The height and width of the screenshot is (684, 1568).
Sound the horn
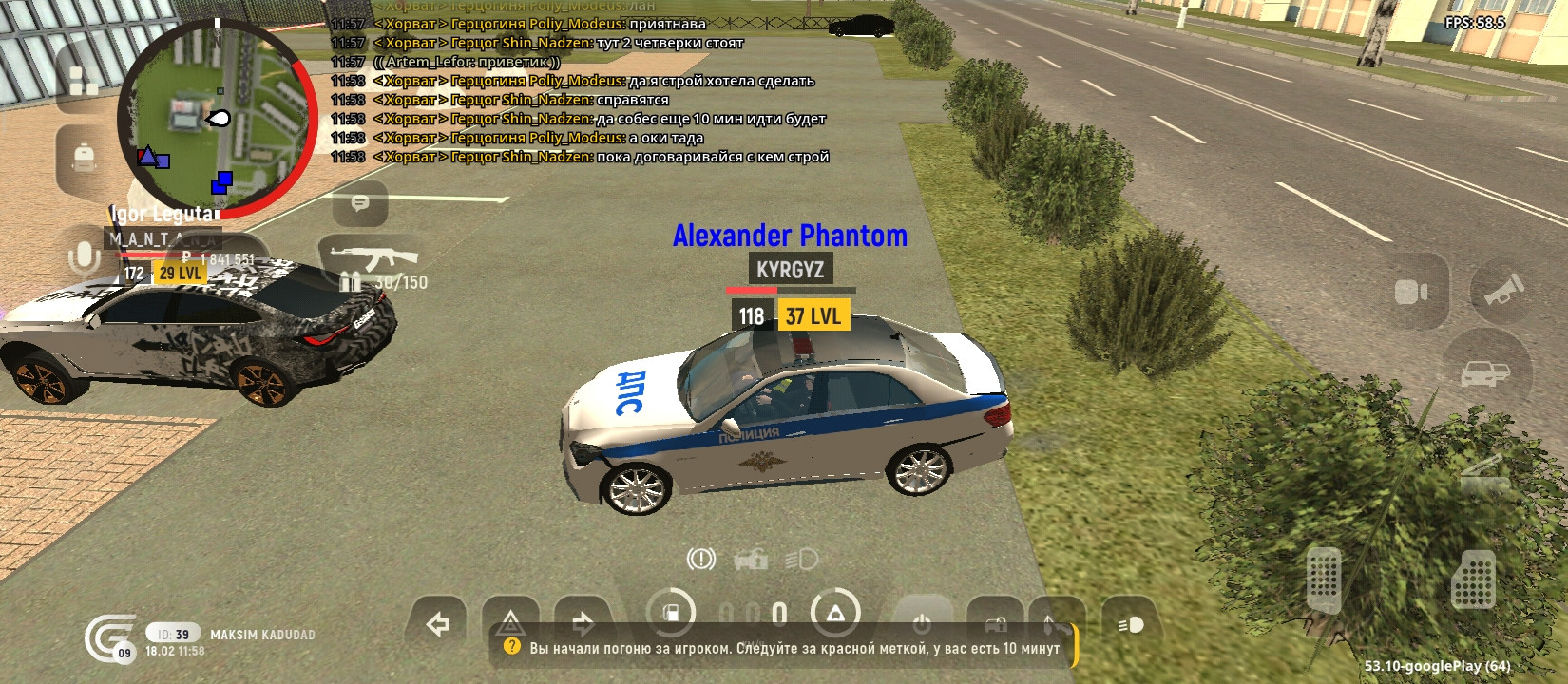pyautogui.click(x=1502, y=290)
